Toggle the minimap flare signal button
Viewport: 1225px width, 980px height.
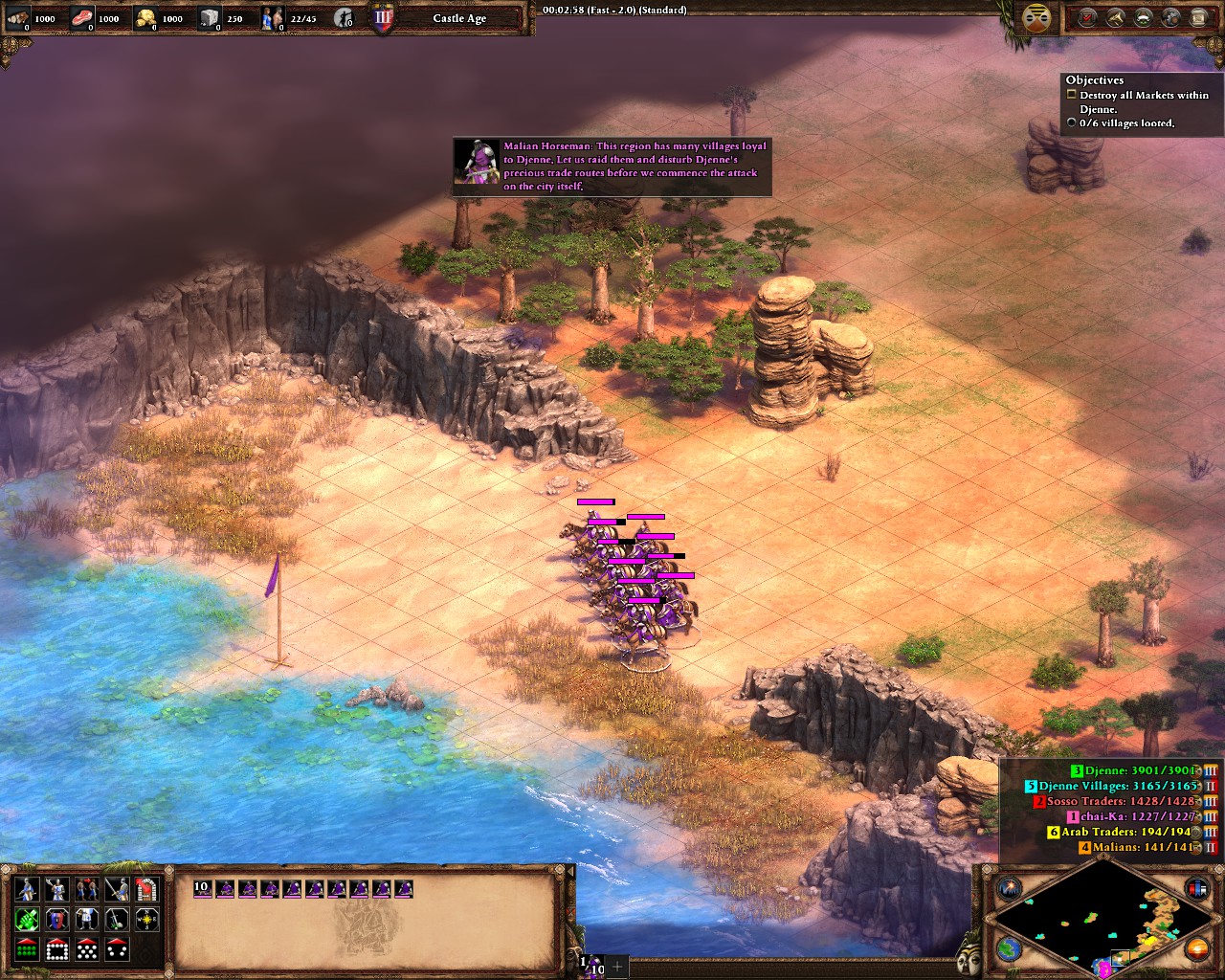(x=1009, y=889)
